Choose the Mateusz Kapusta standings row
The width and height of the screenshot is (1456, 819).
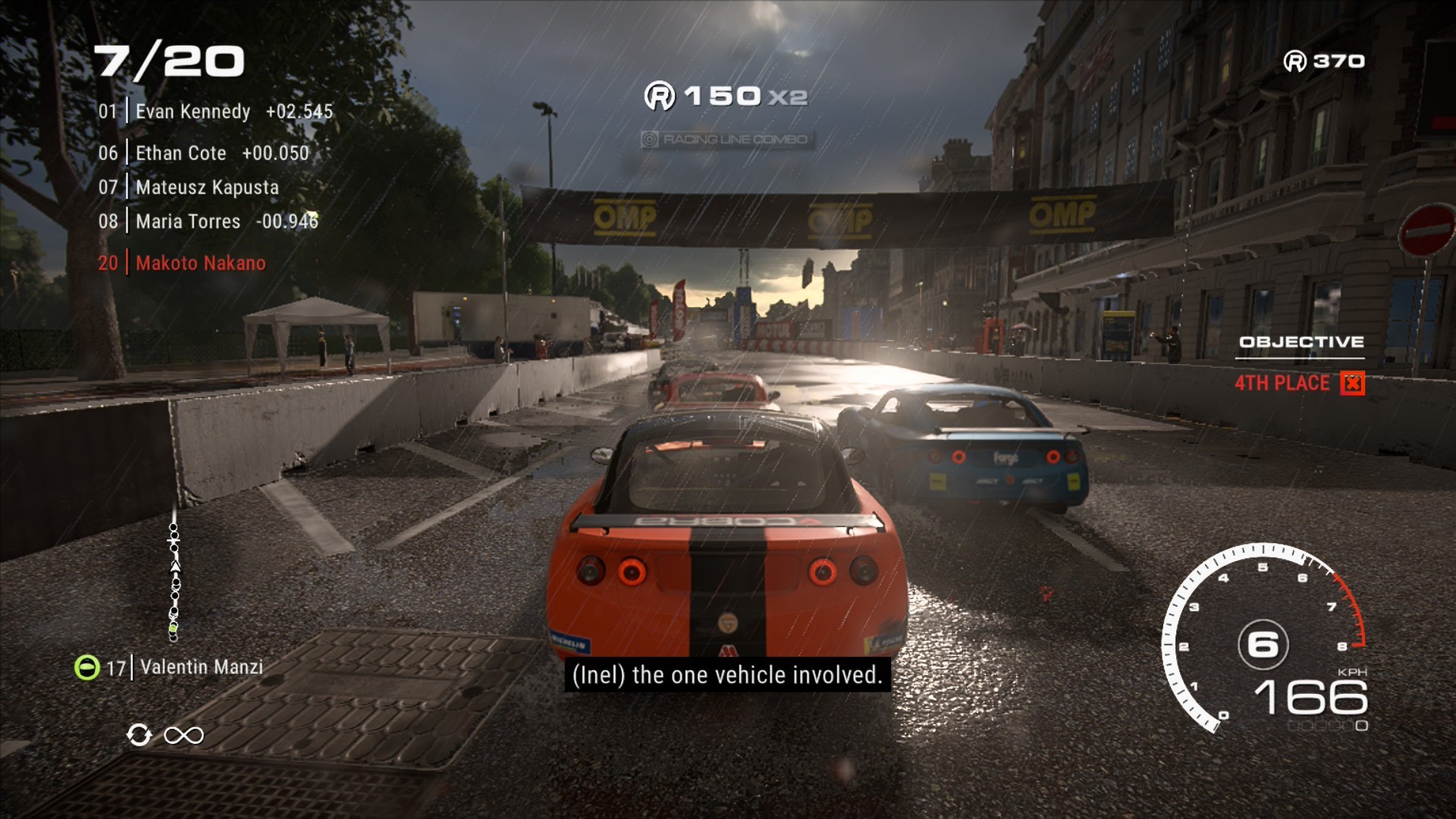click(x=188, y=187)
